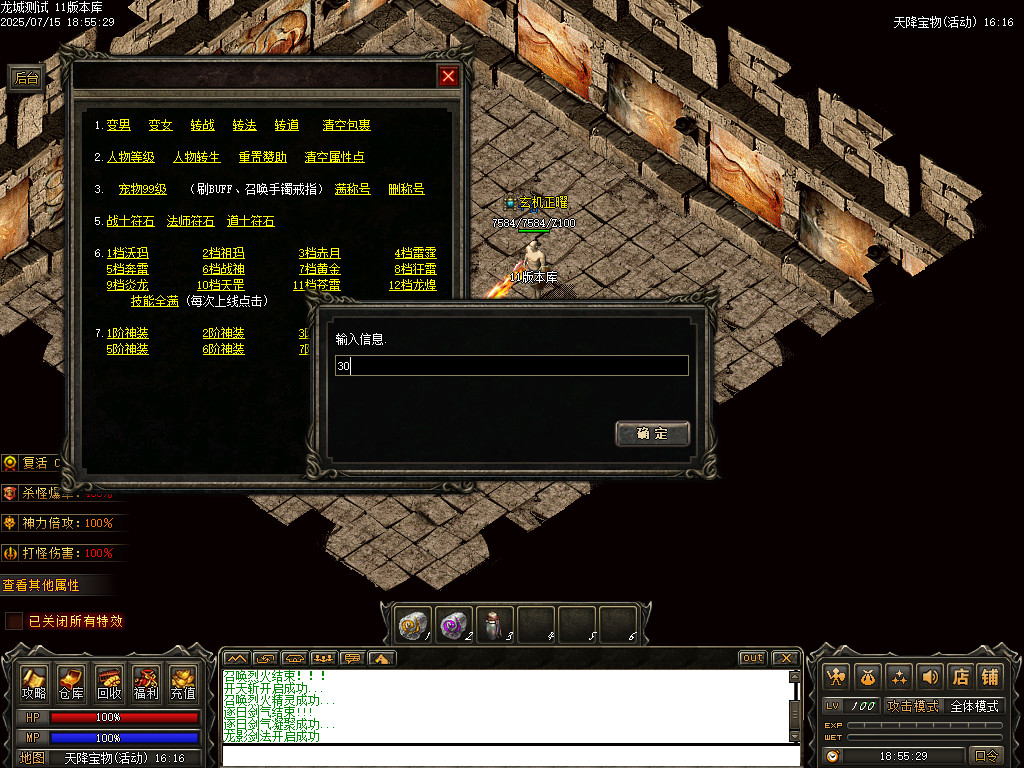Open the 后台 backend button
The width and height of the screenshot is (1024, 768).
point(26,79)
